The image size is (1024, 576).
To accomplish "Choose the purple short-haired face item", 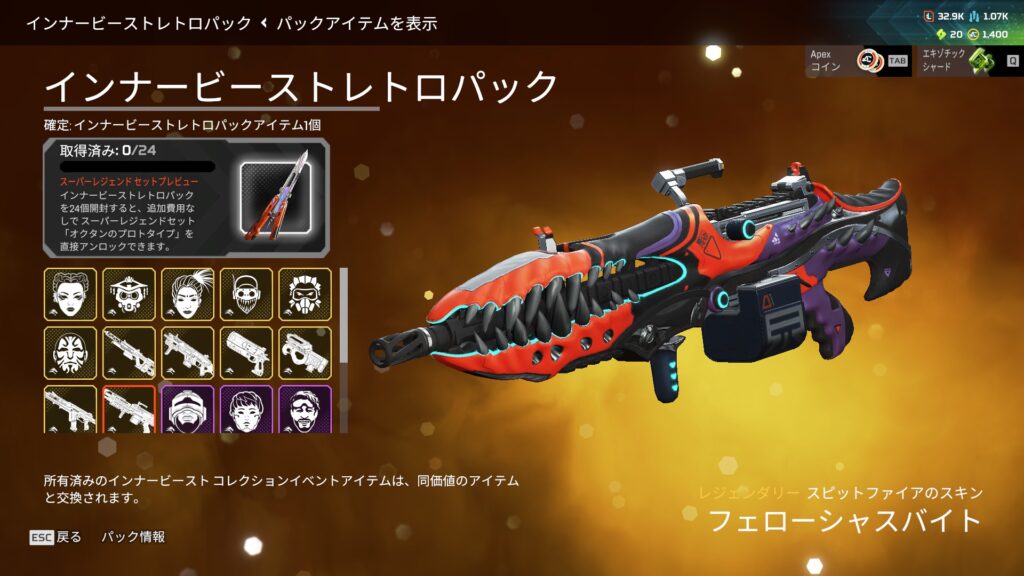I will 246,409.
